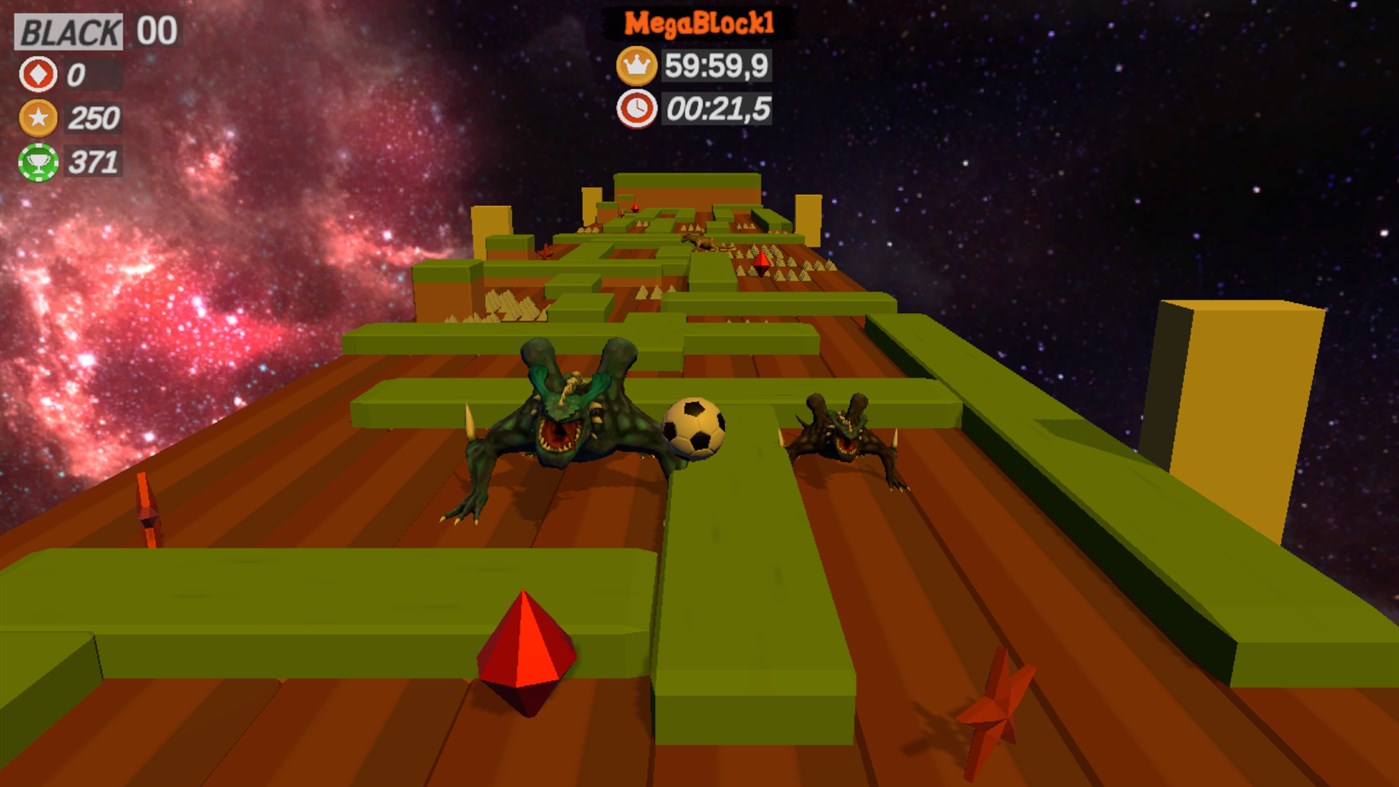This screenshot has height=787, width=1399.
Task: Select the right smaller monster
Action: pyautogui.click(x=840, y=434)
